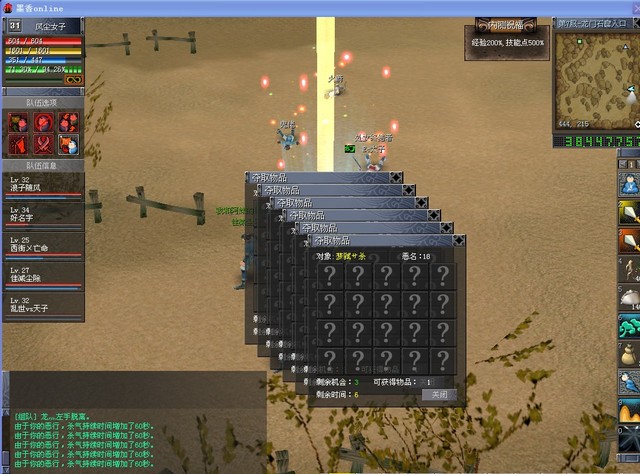The height and width of the screenshot is (474, 640).
Task: Click the infinity icon under the status bars
Action: 73,80
